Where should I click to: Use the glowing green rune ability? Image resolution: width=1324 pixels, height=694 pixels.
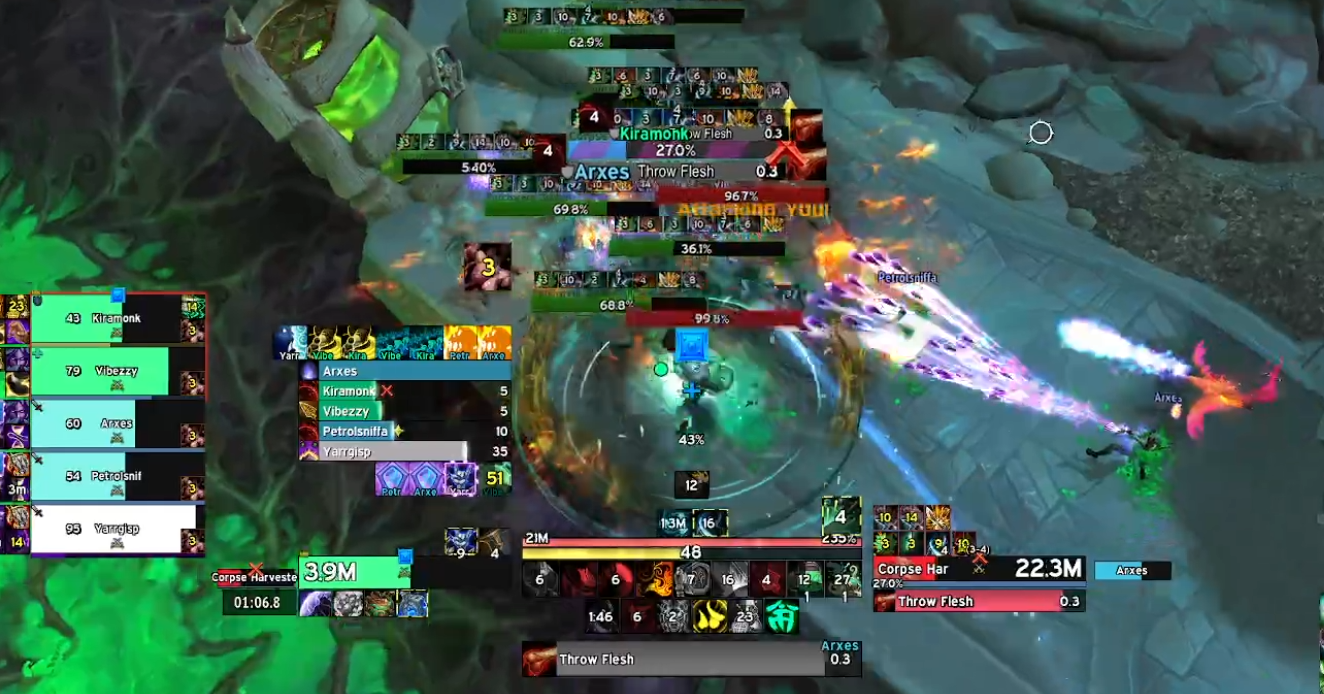click(x=782, y=617)
